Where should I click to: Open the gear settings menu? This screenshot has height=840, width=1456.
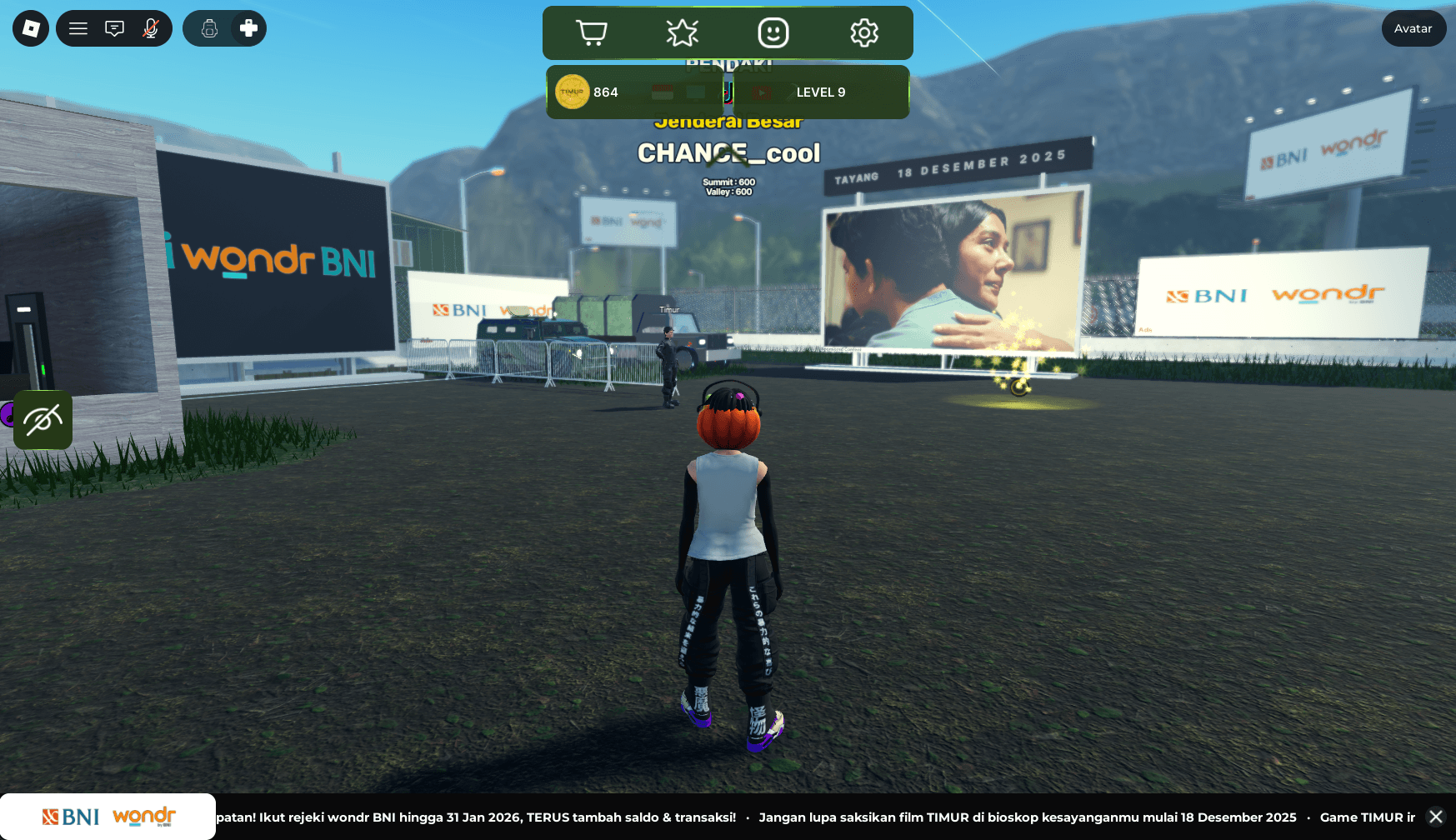point(864,32)
